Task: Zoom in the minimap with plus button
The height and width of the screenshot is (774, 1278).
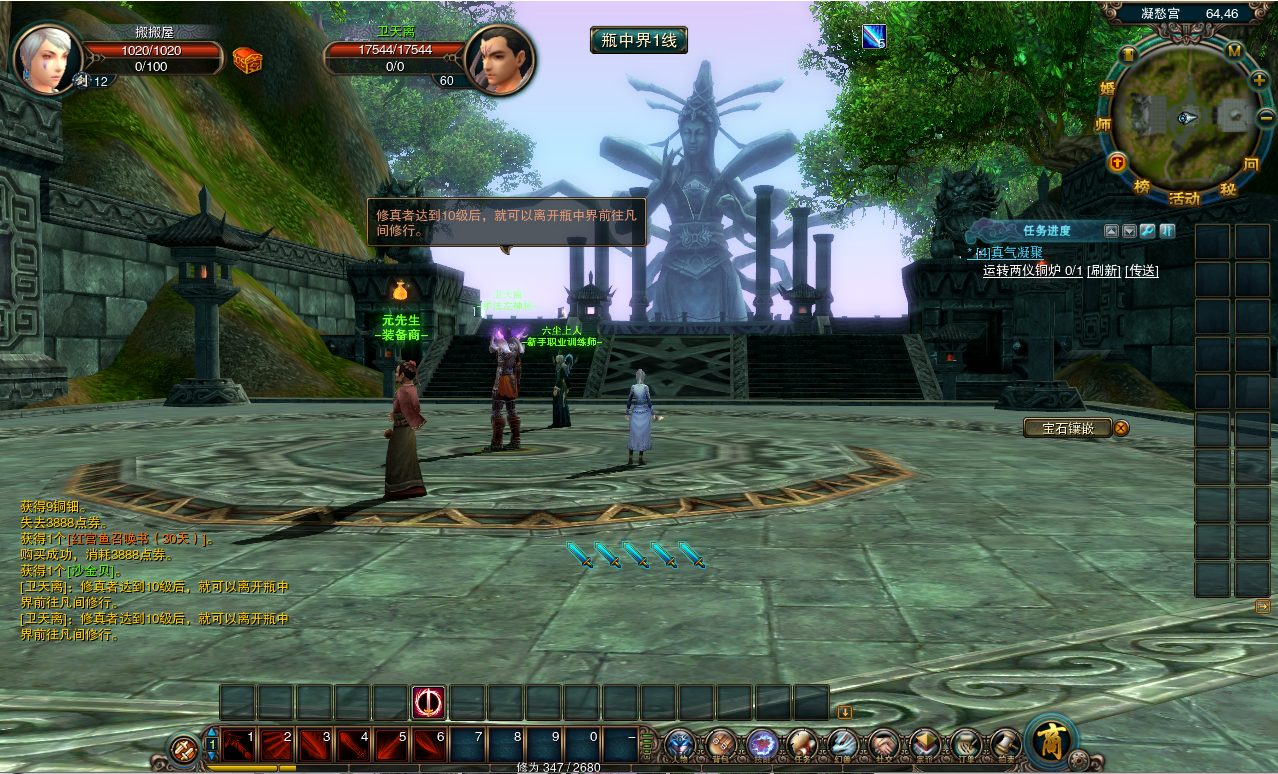Action: tap(1258, 80)
